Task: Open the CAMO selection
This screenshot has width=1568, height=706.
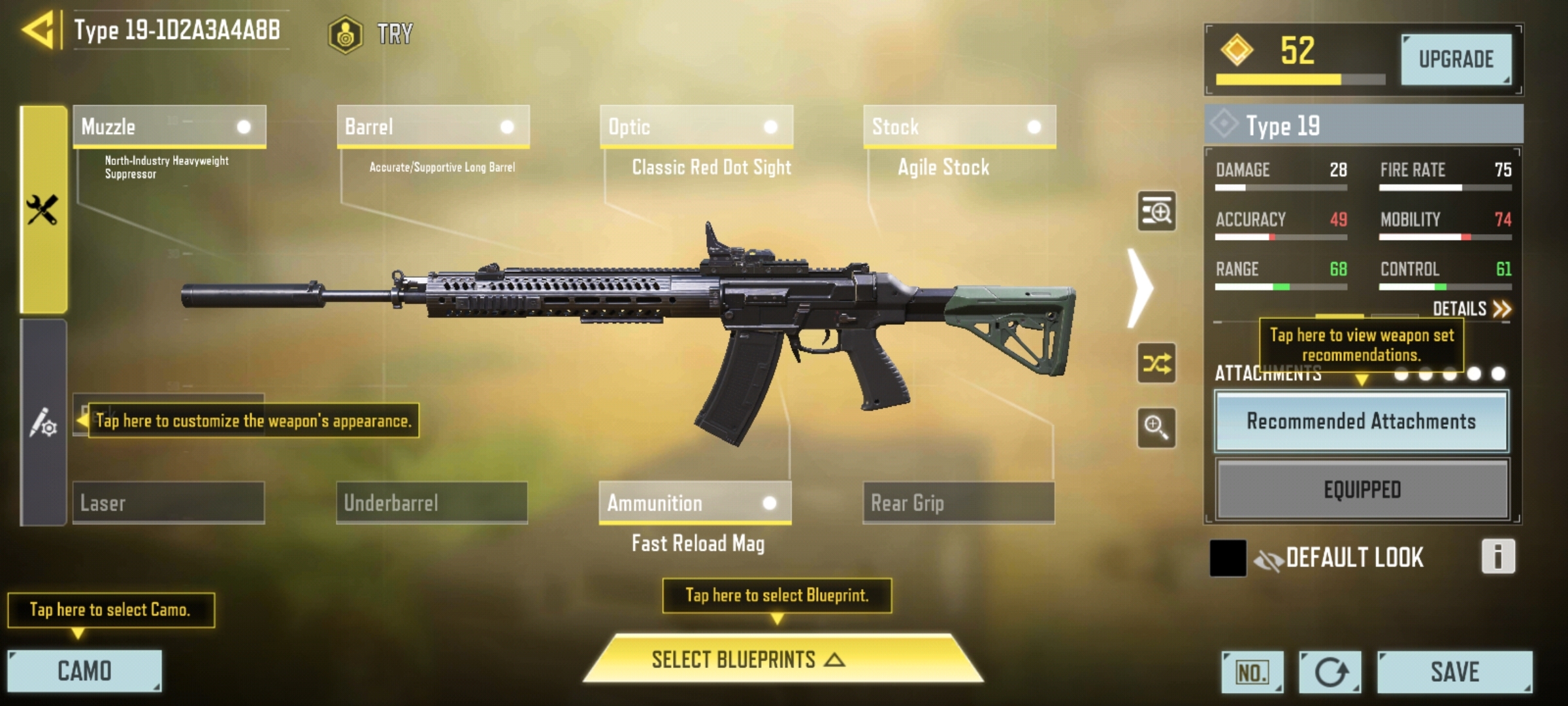Action: 84,671
